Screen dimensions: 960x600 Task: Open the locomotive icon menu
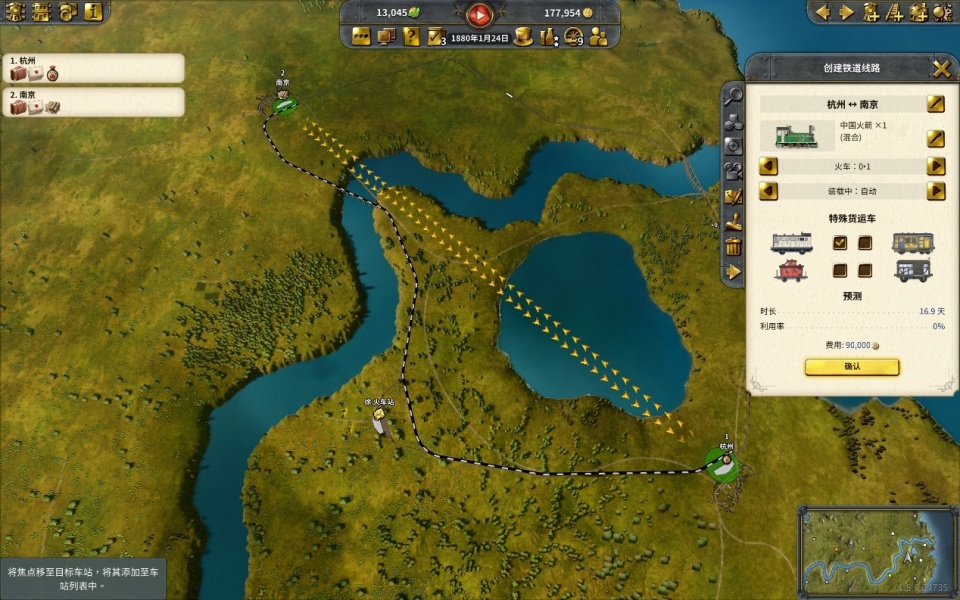[x=14, y=12]
